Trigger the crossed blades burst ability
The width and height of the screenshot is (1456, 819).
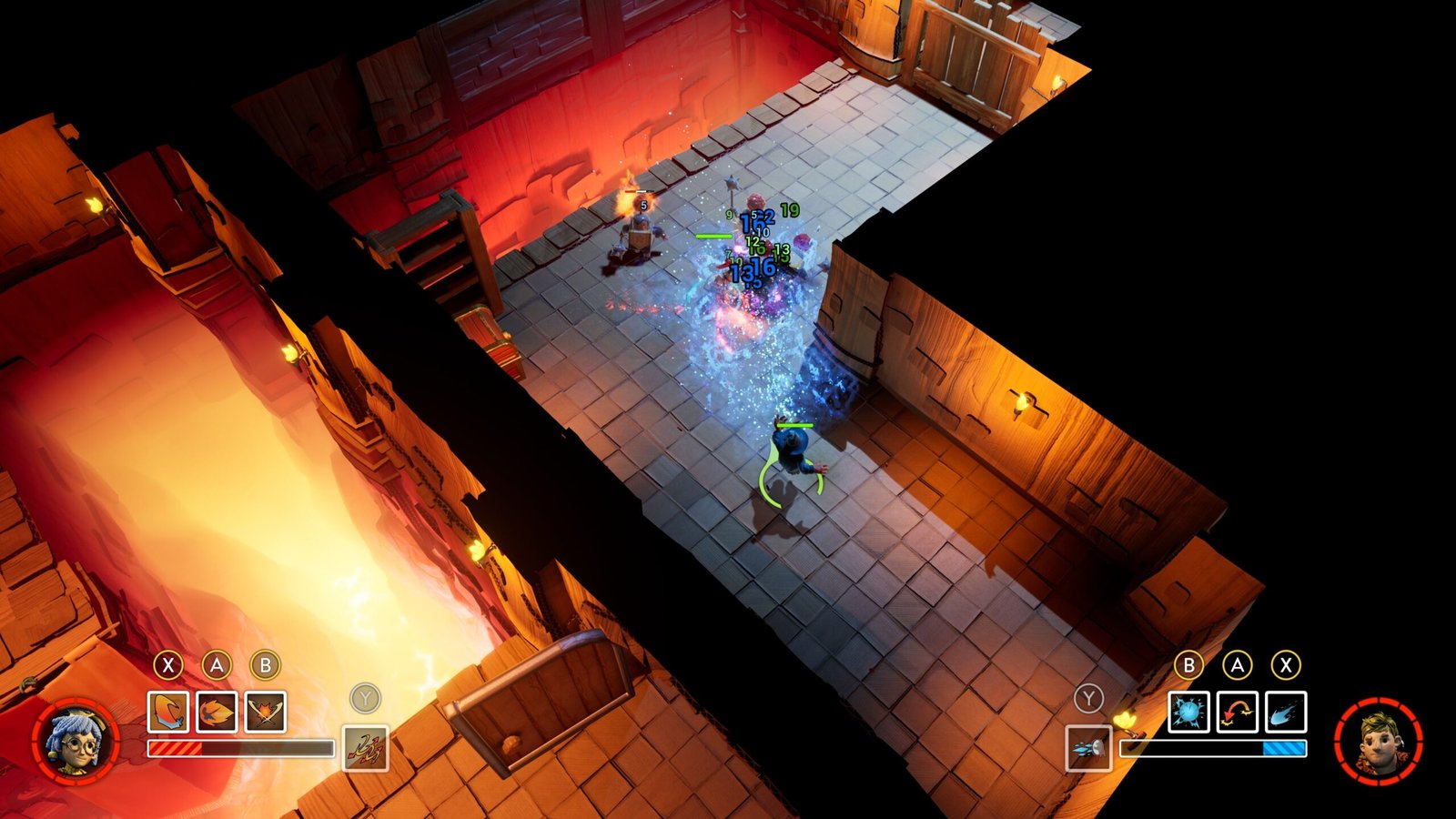point(265,712)
